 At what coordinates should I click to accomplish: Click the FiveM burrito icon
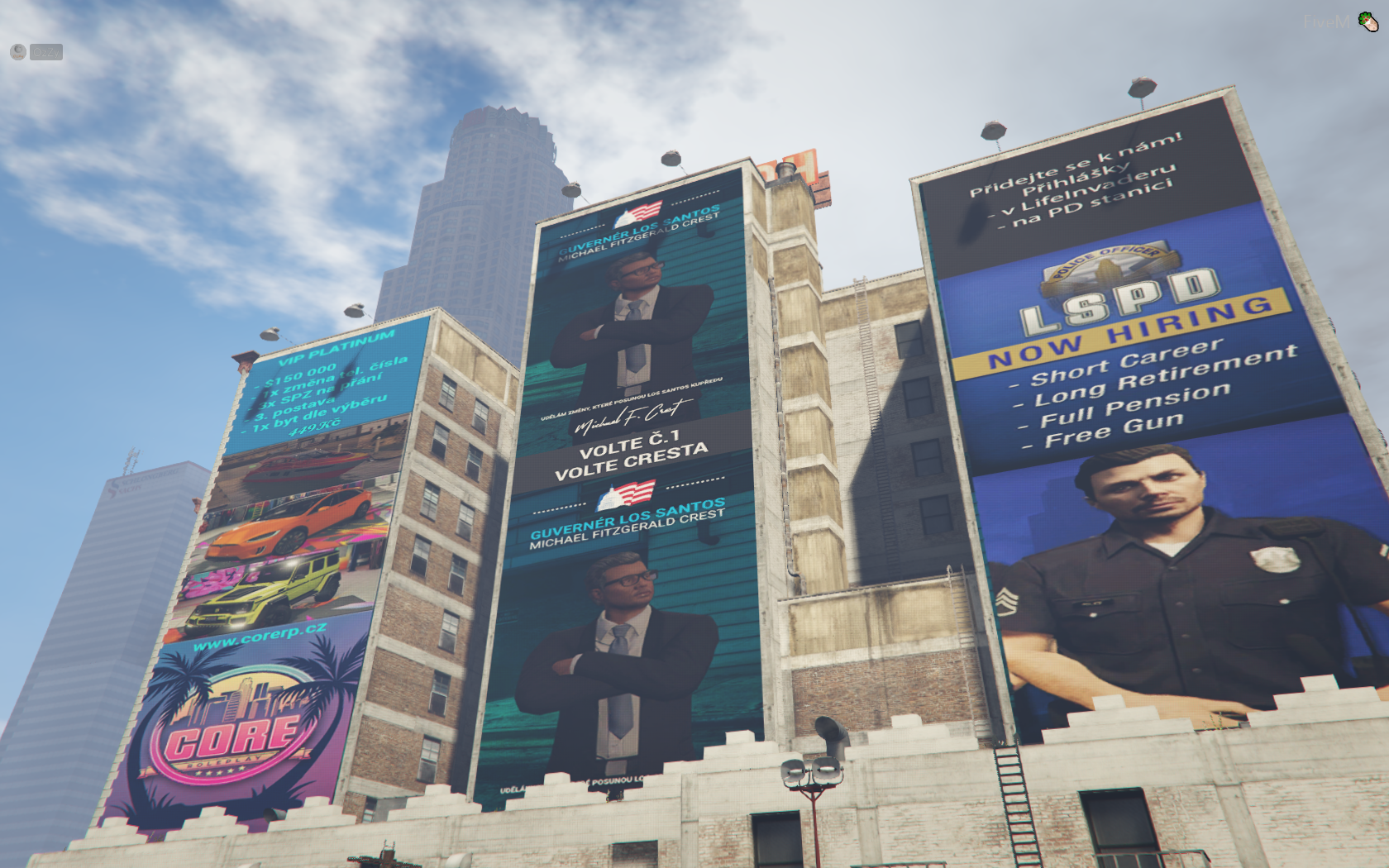(x=1368, y=22)
